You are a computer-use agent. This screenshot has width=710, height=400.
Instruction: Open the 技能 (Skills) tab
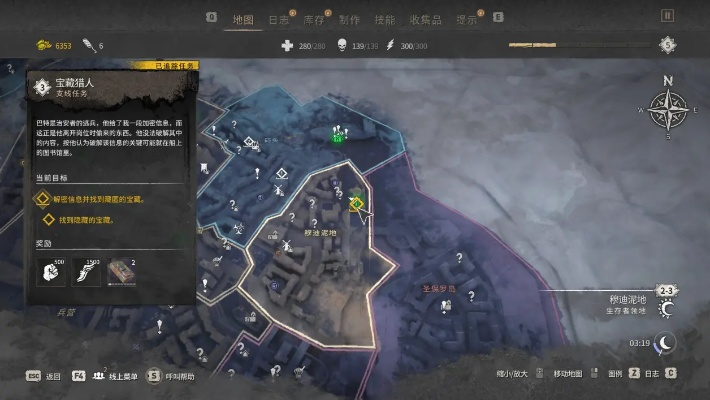[384, 19]
